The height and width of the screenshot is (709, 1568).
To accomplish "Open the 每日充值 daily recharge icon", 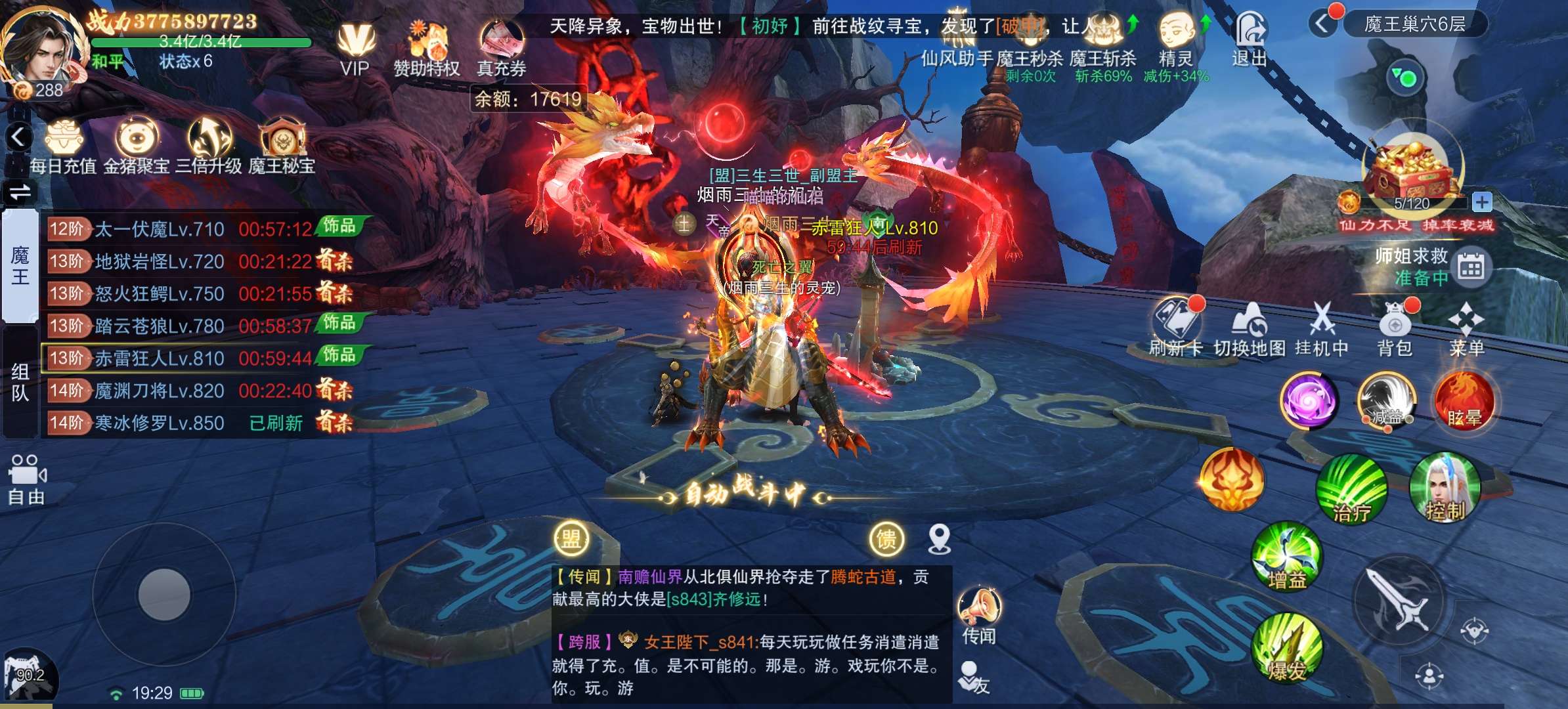I will [x=63, y=146].
